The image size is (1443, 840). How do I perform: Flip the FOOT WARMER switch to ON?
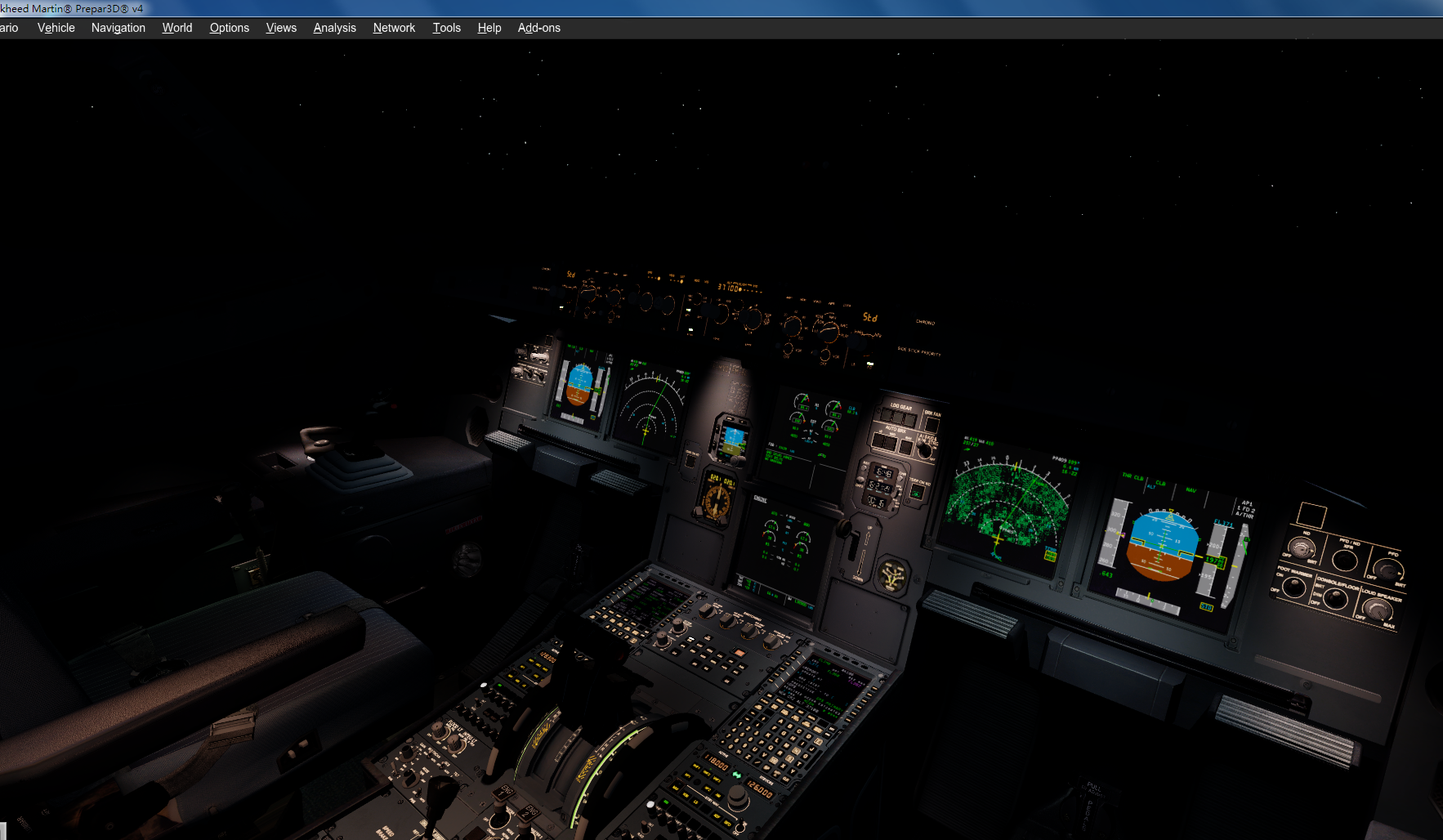tap(1294, 587)
